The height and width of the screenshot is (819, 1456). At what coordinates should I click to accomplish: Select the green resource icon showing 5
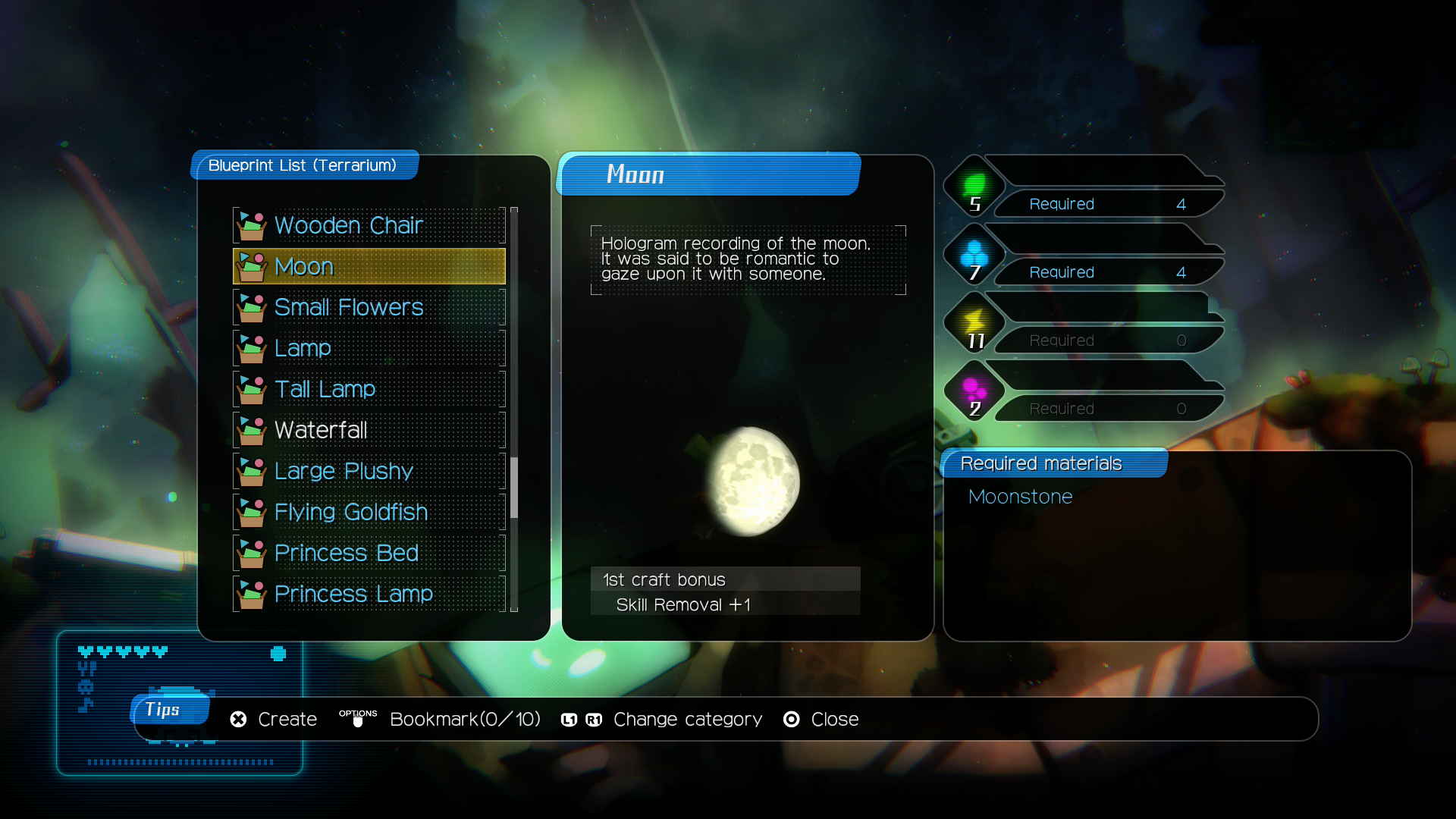(974, 186)
